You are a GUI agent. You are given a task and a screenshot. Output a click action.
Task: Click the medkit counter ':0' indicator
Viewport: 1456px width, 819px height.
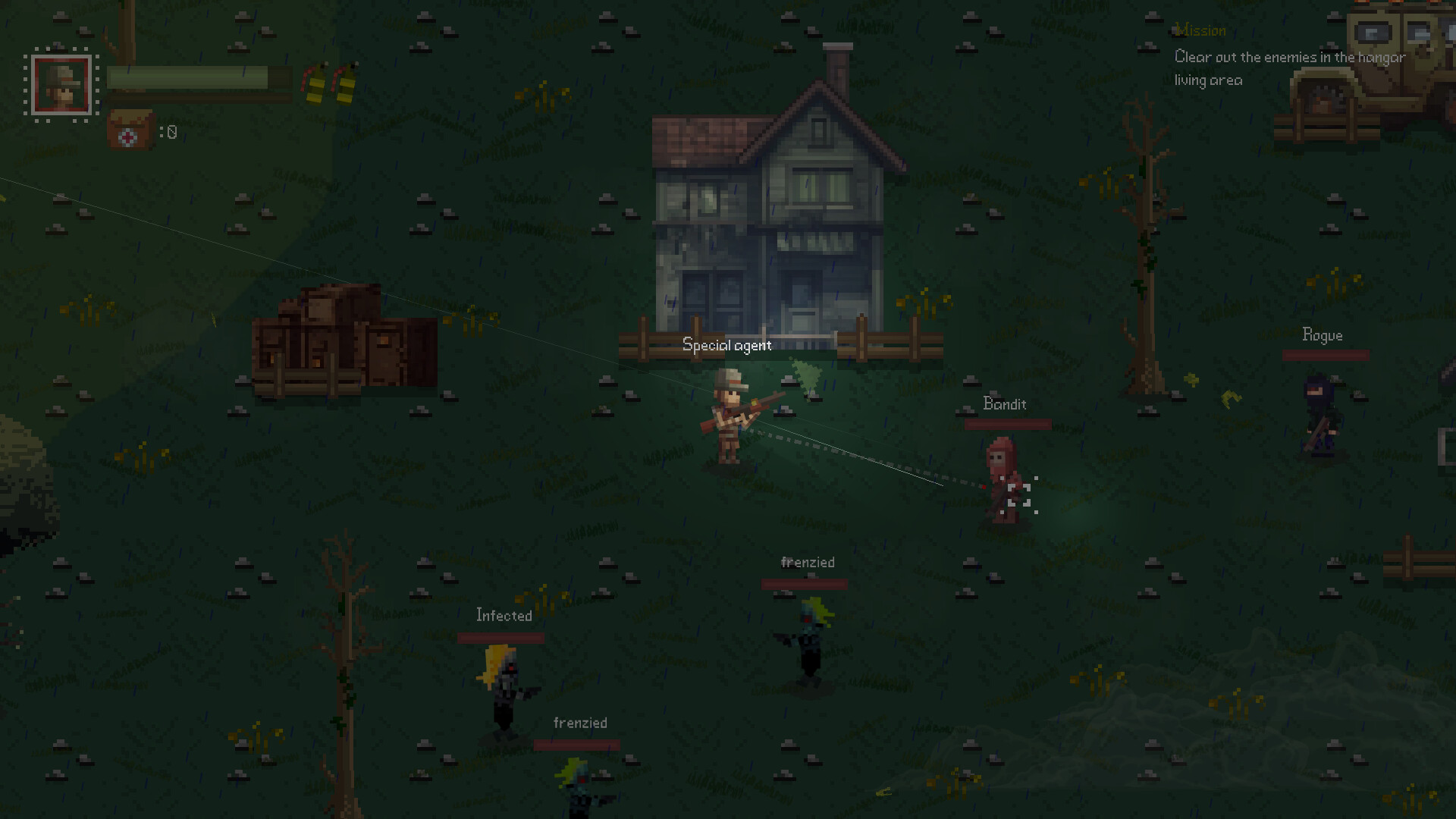click(x=168, y=131)
